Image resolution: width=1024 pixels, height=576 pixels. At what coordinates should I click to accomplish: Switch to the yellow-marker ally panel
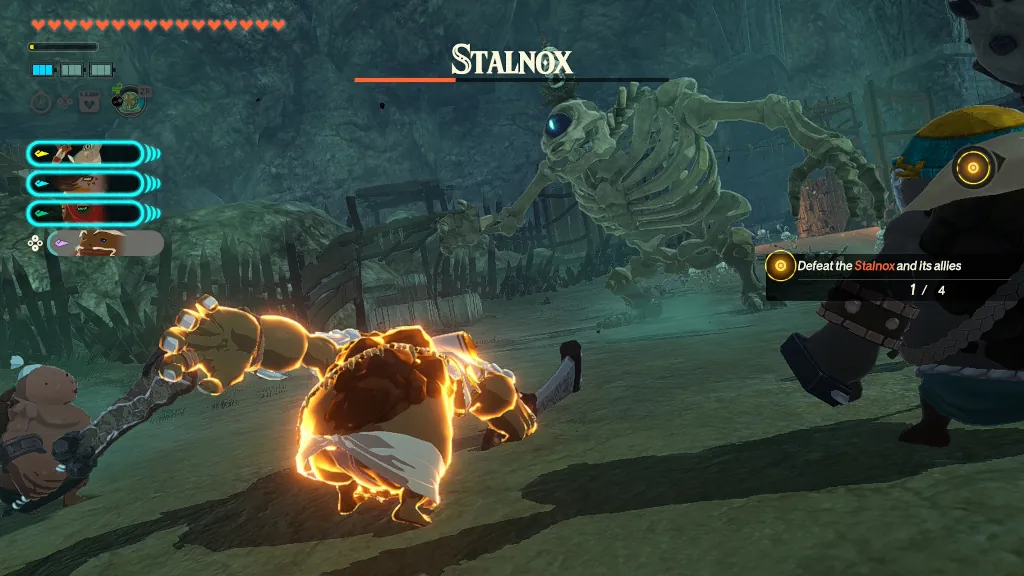click(x=85, y=154)
